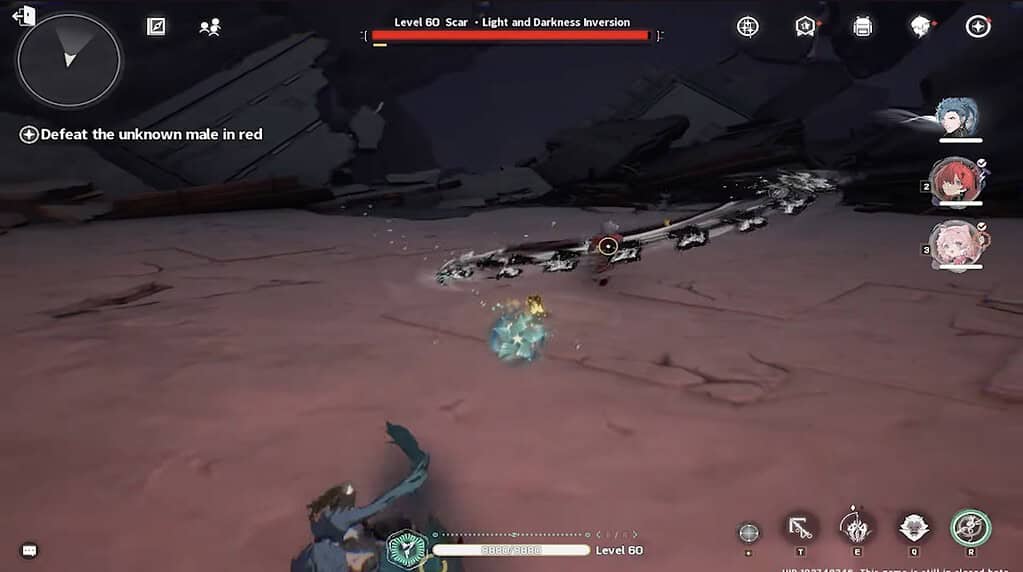The height and width of the screenshot is (572, 1023).
Task: Switch to the red-haired team character
Action: [x=955, y=180]
